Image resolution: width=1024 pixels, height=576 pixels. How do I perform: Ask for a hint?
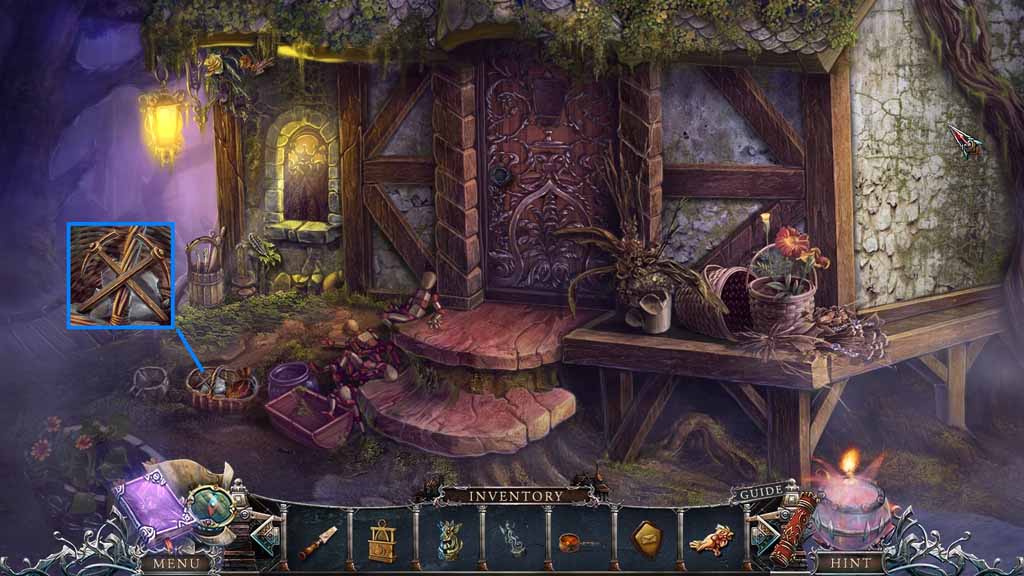[846, 562]
